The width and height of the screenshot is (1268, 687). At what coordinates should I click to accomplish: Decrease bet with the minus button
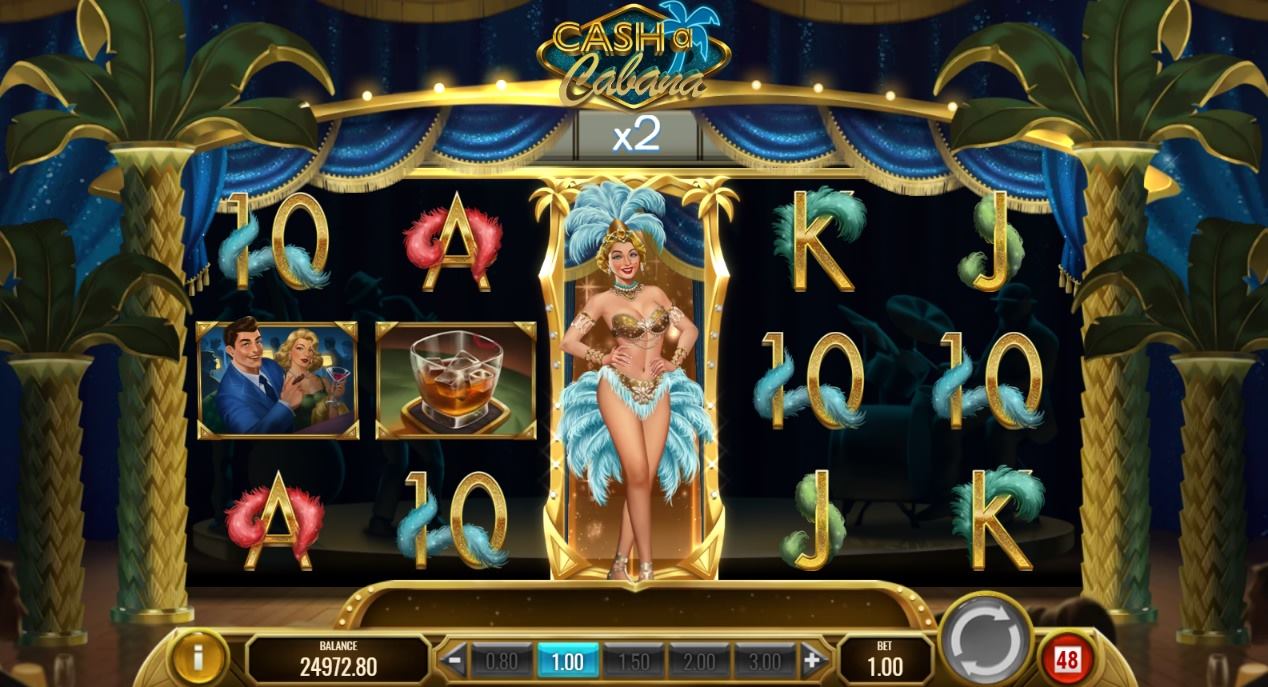(455, 660)
